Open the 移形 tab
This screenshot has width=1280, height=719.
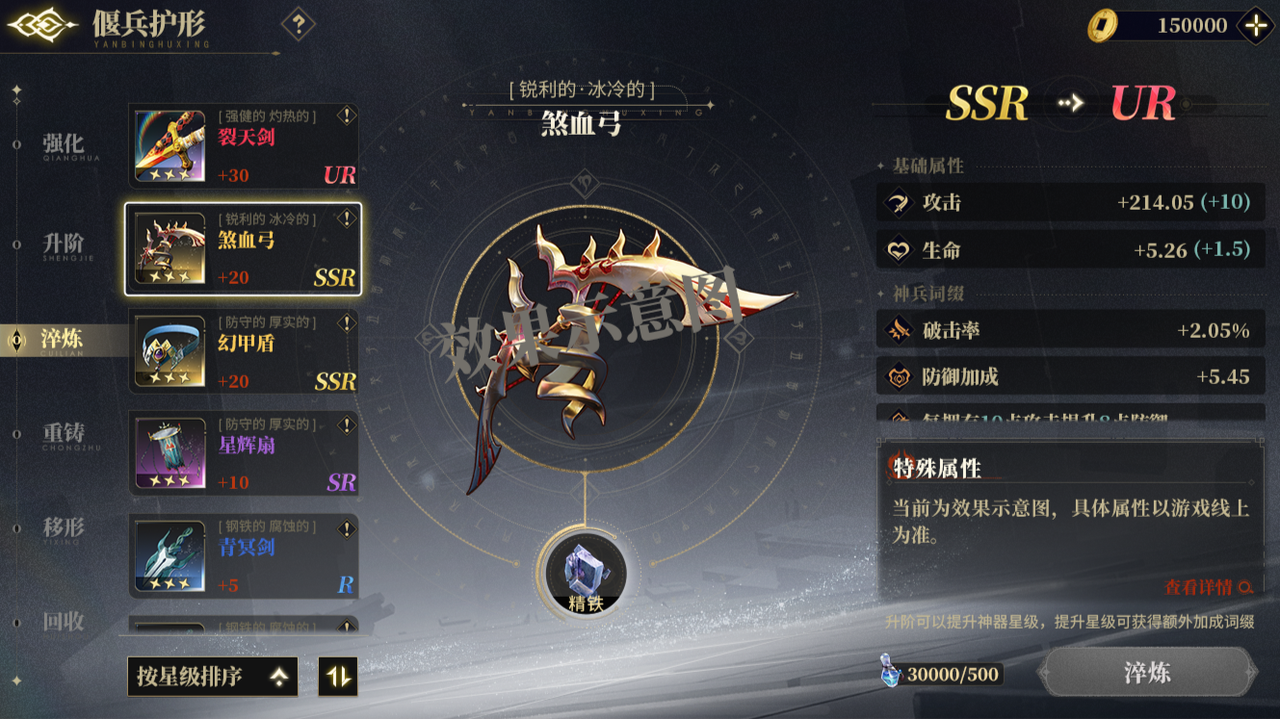point(62,528)
